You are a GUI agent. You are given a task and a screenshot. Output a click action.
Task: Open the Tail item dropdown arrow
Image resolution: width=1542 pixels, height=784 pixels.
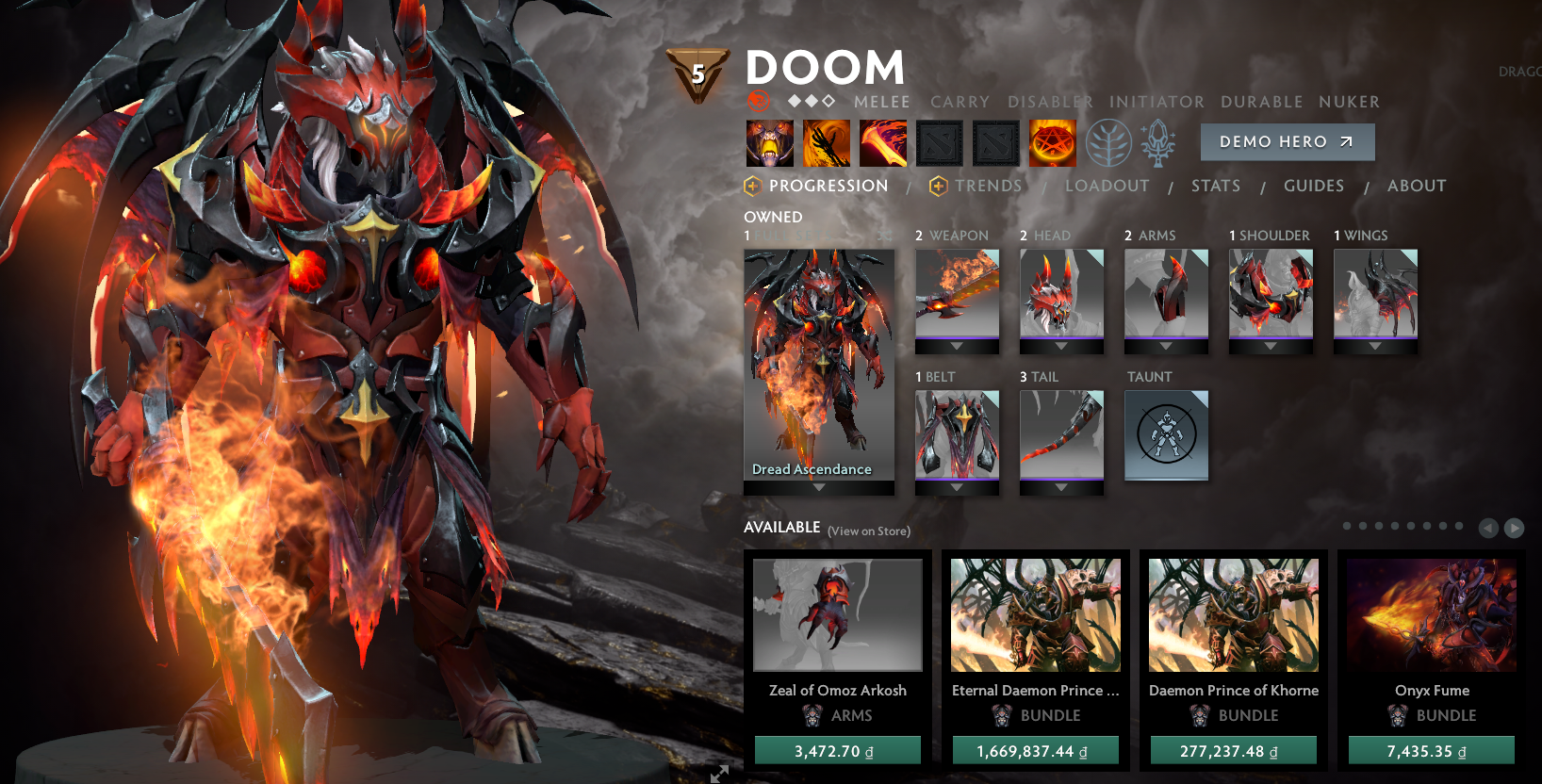click(1061, 486)
